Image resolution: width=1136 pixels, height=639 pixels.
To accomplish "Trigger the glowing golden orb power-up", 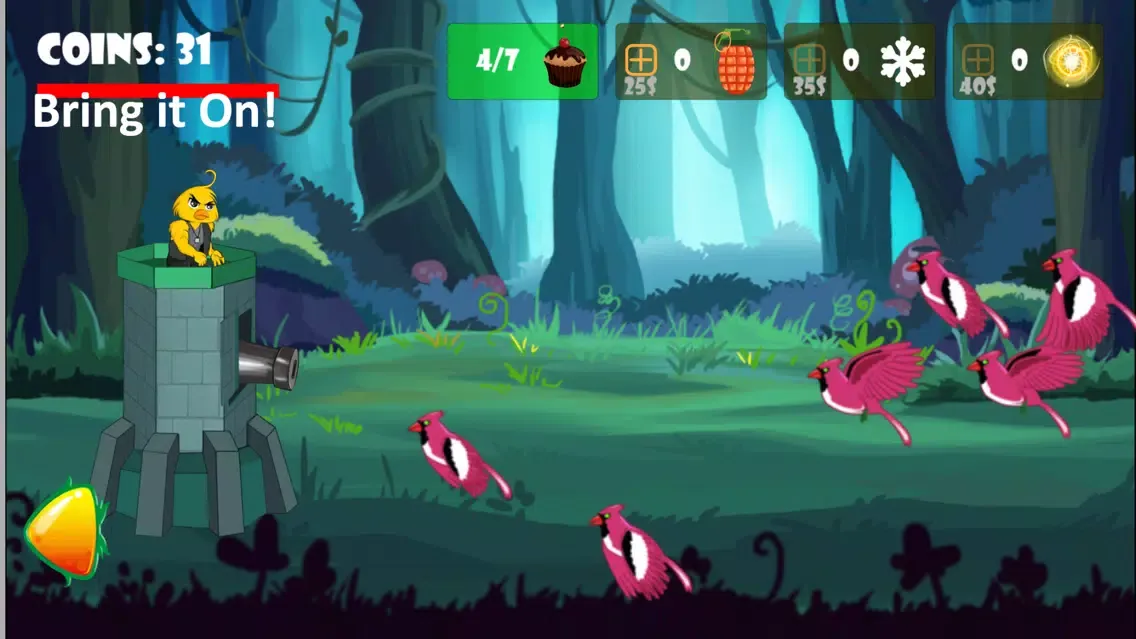I will 1071,62.
